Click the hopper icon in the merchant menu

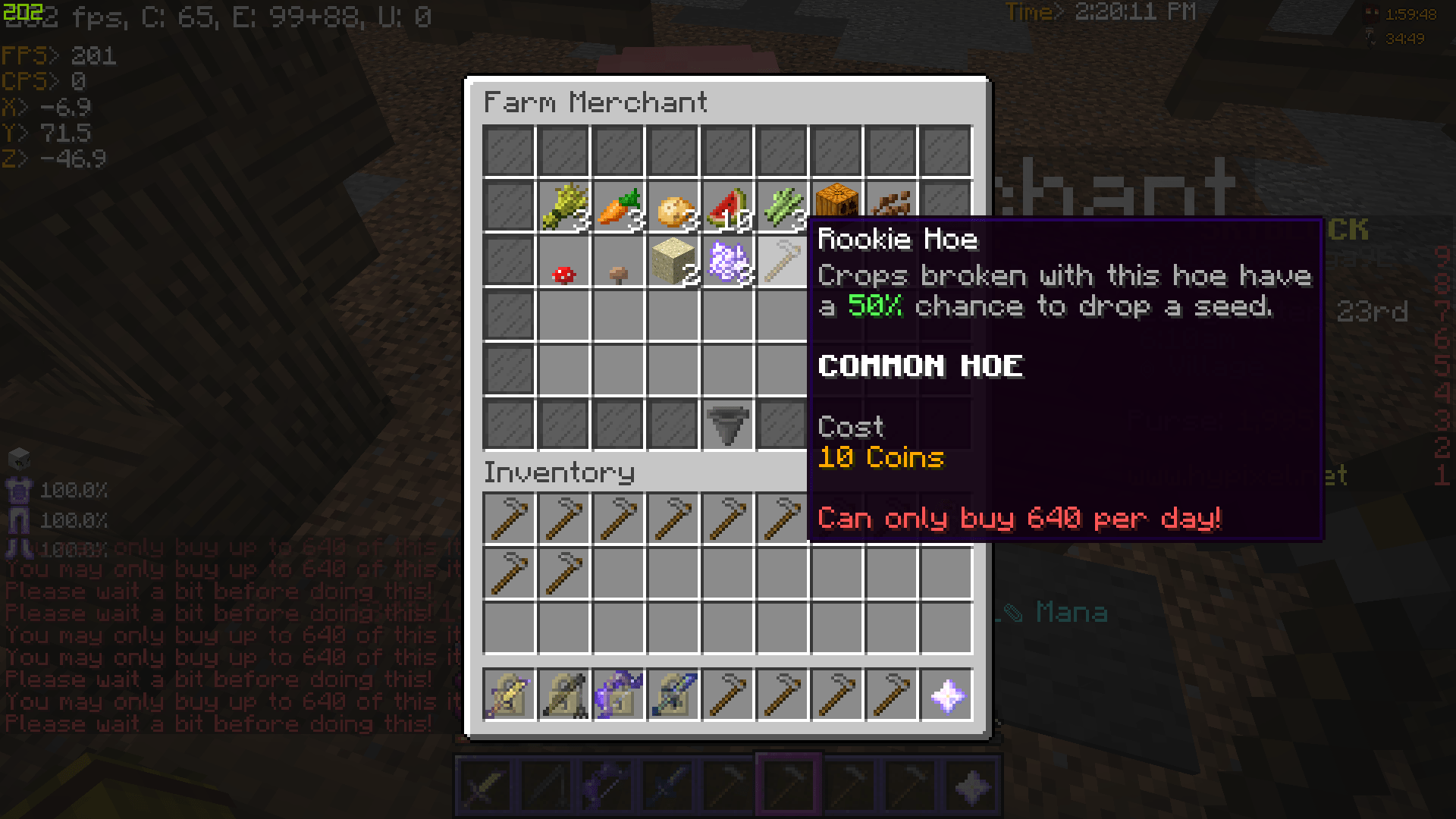[728, 423]
